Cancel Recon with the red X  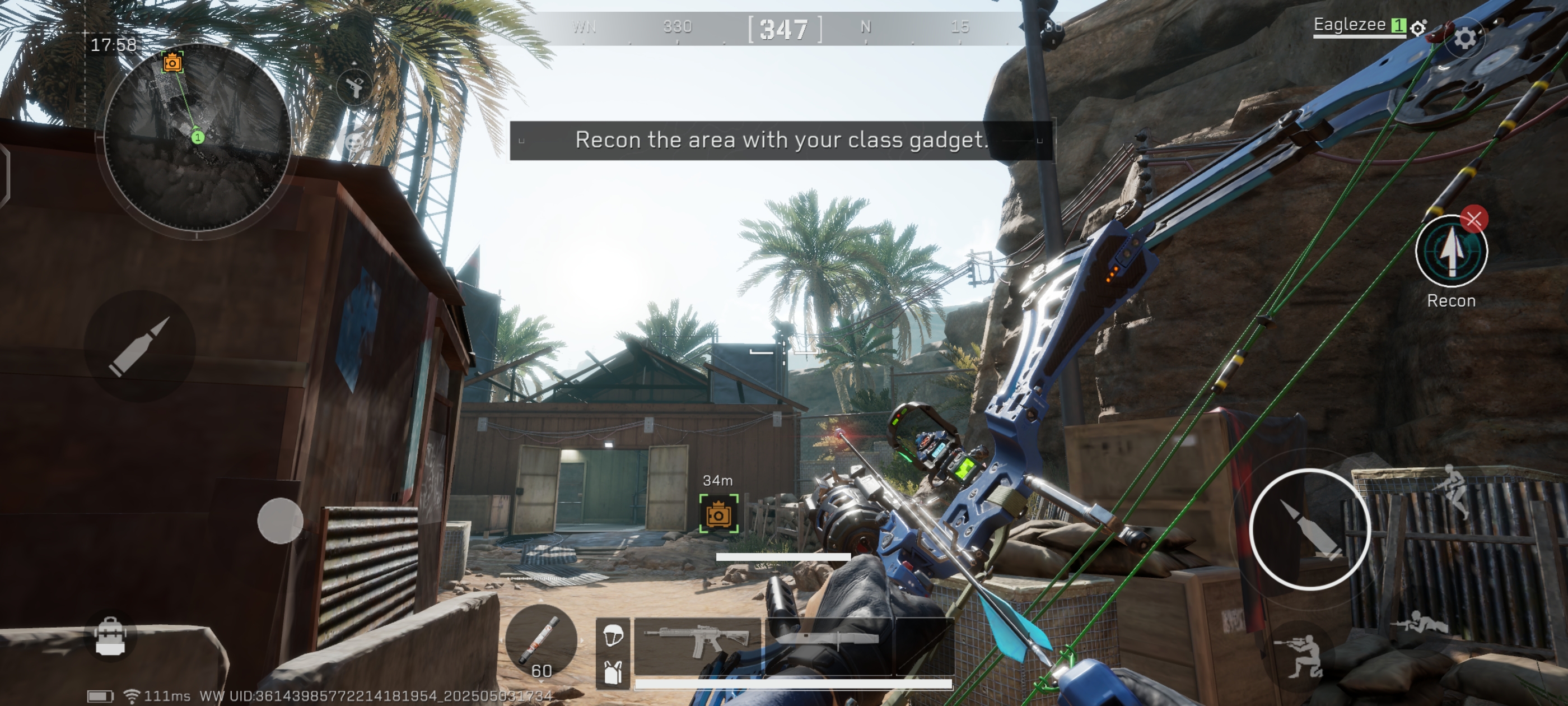pos(1474,219)
